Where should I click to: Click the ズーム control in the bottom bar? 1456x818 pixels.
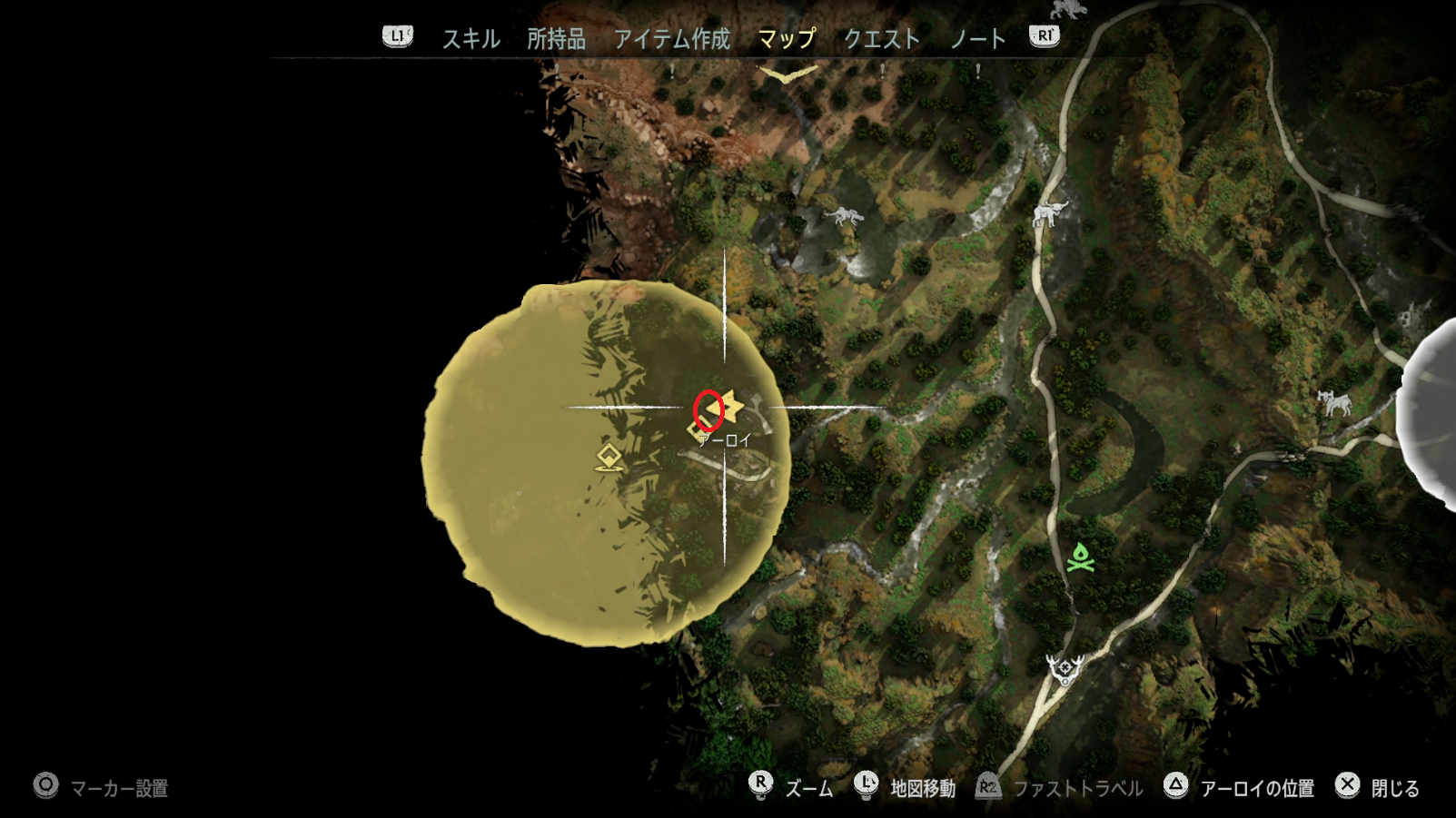click(x=808, y=788)
